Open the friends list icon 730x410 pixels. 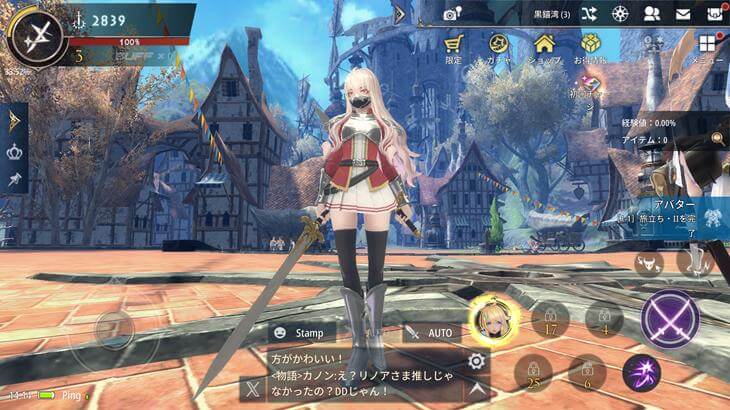(652, 14)
